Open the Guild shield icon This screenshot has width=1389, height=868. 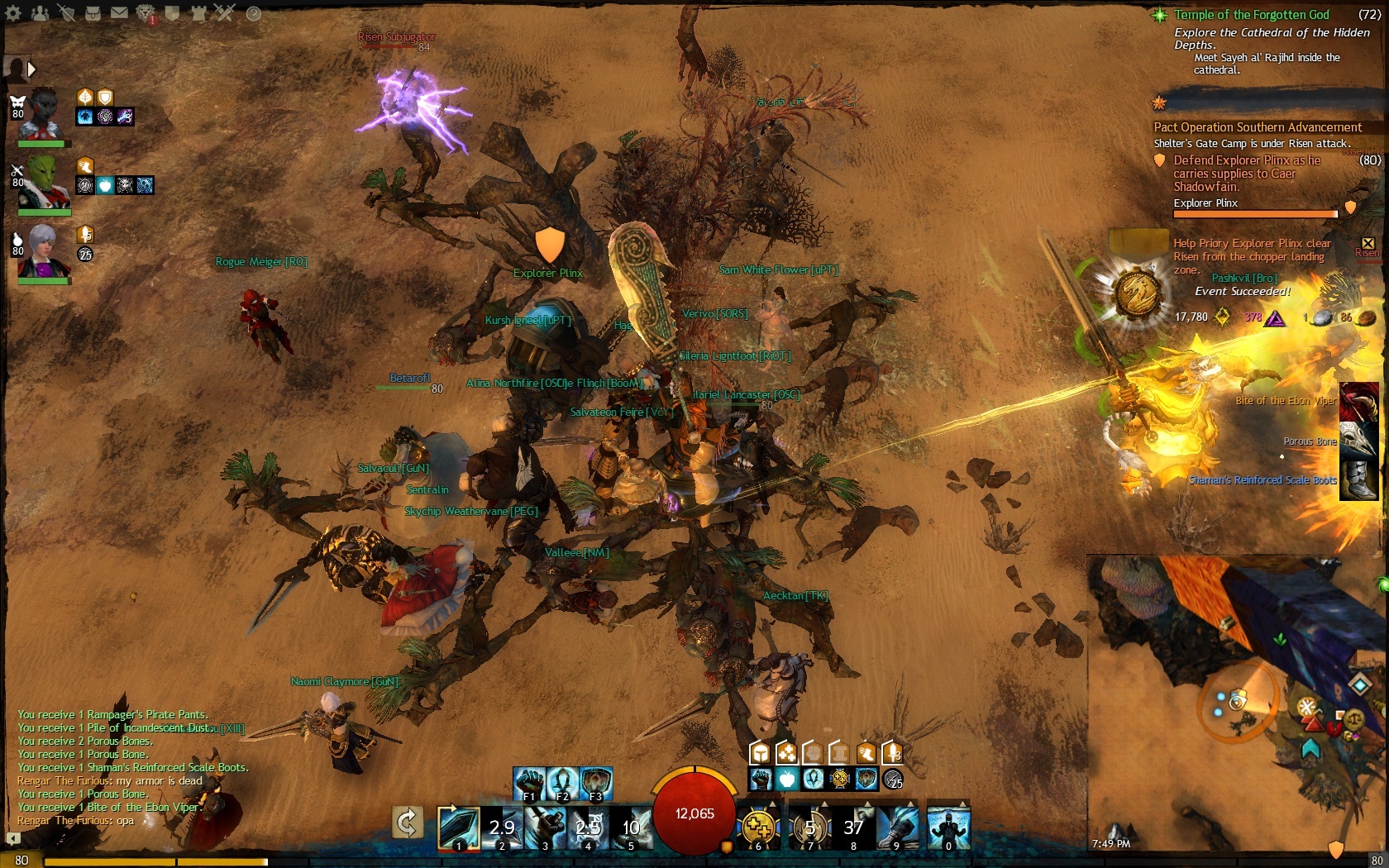pos(172,13)
